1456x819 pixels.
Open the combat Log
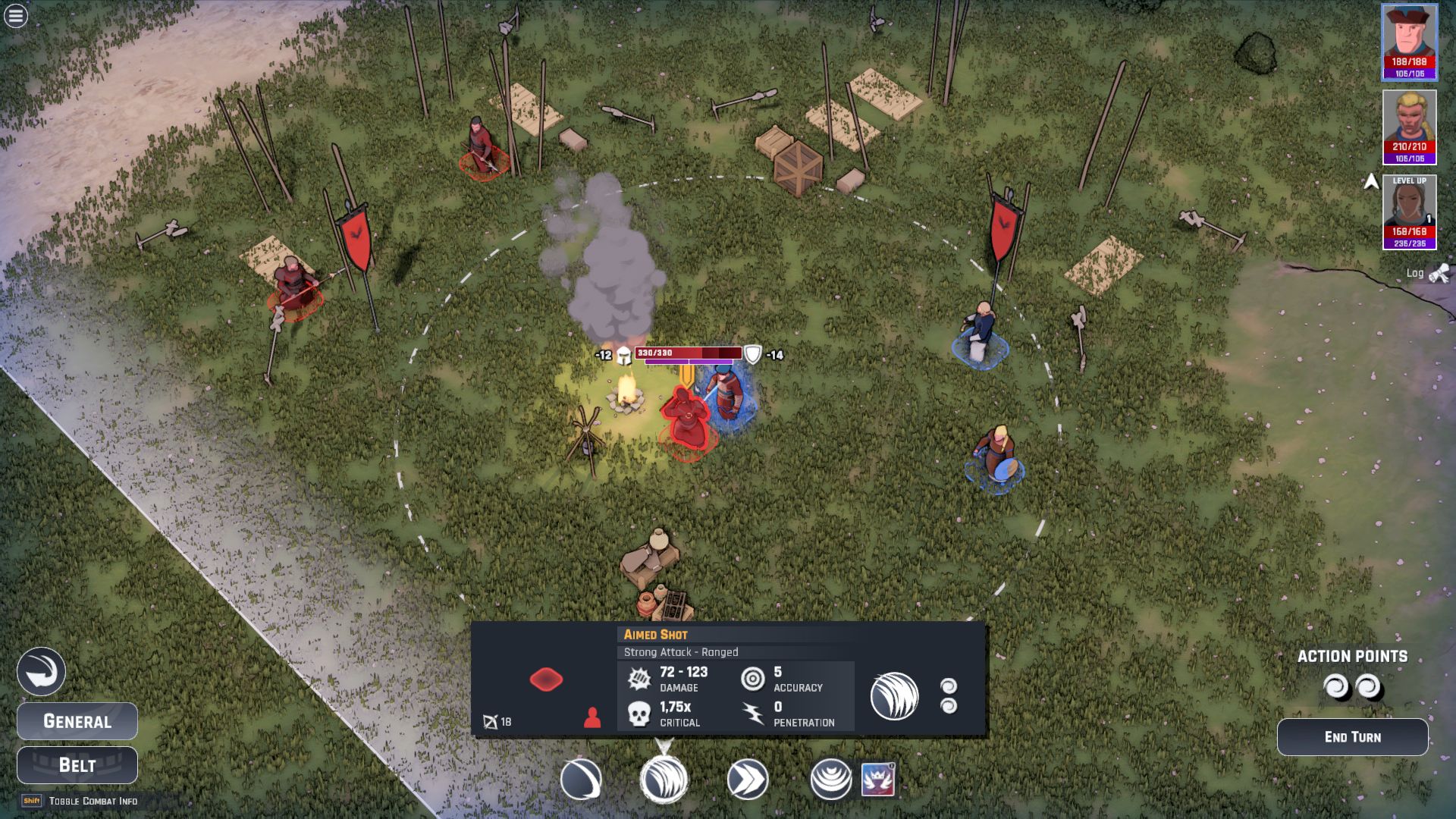coord(1426,273)
